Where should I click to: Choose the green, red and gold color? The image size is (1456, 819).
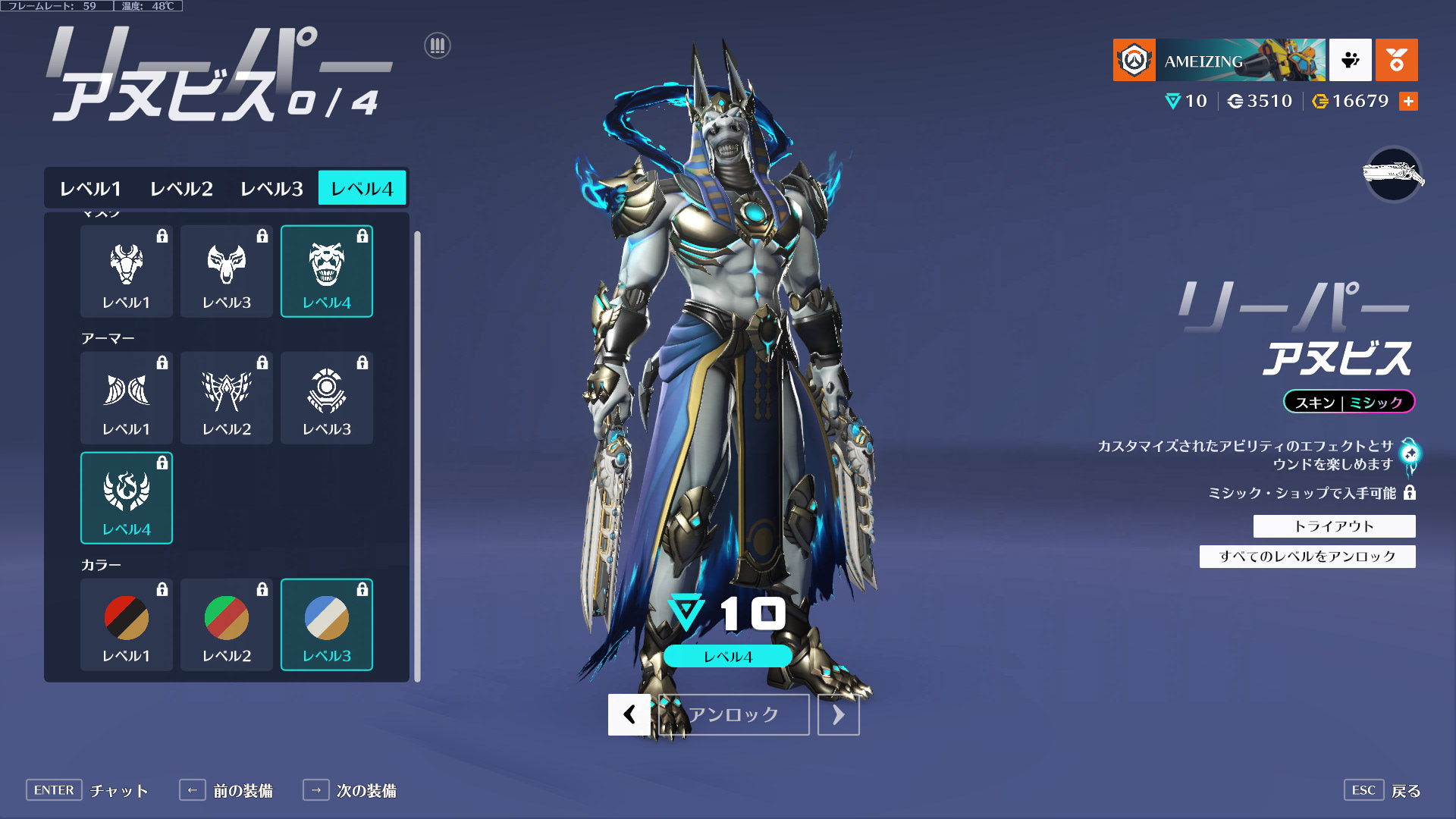(227, 624)
